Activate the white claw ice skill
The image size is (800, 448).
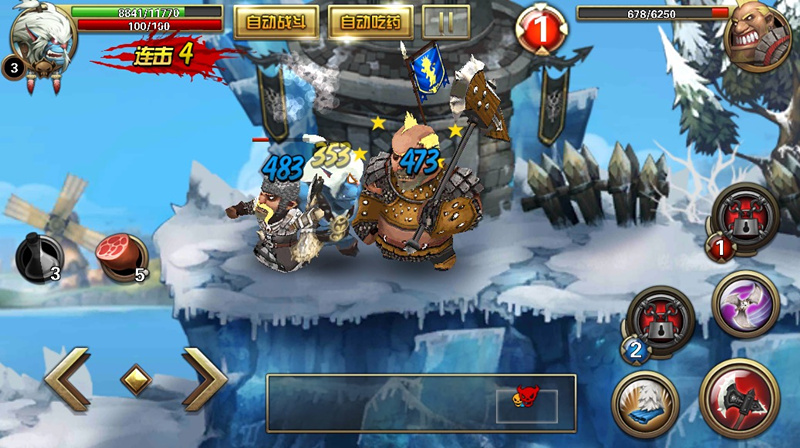click(646, 404)
